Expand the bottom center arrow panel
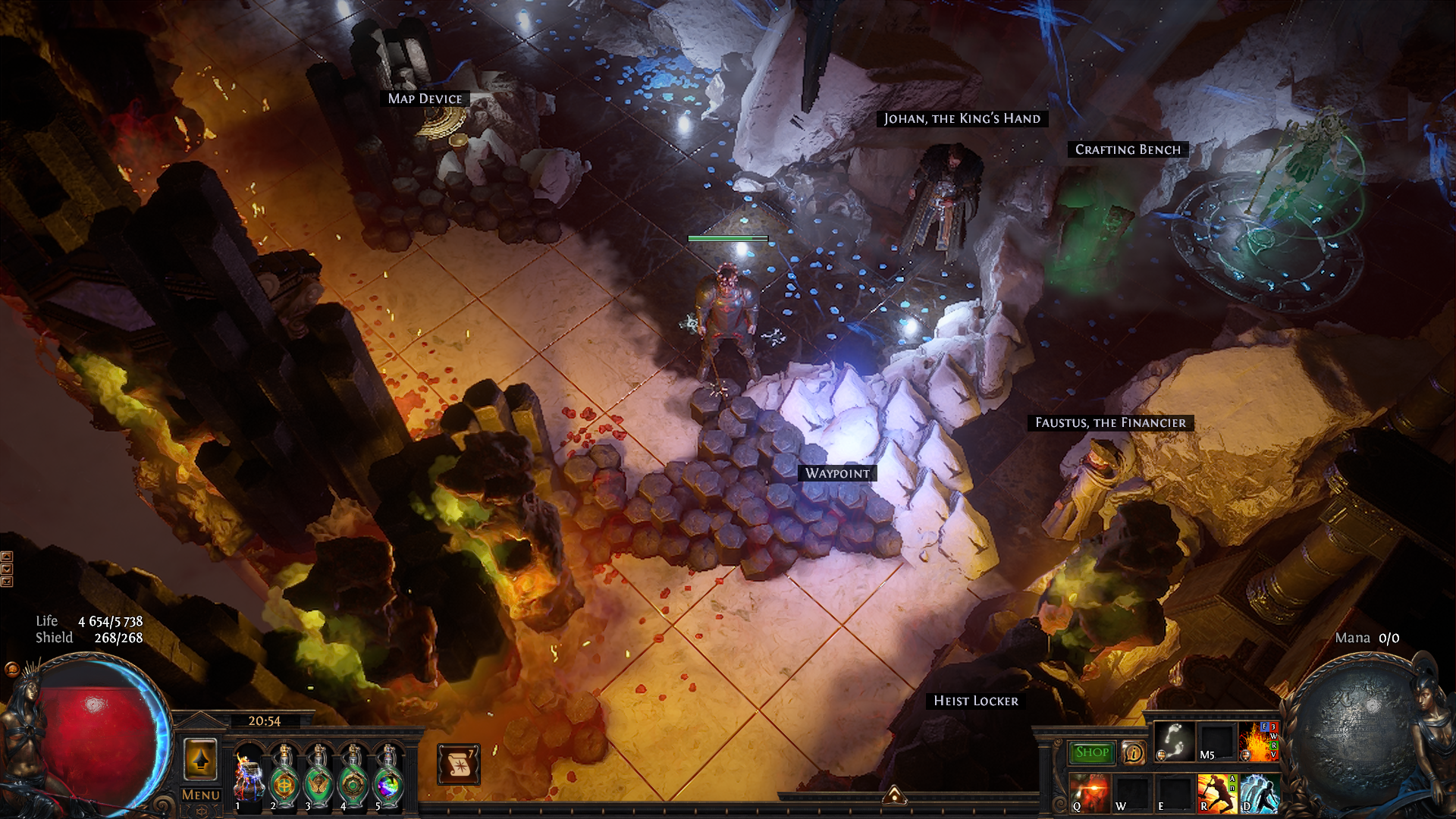 click(894, 794)
